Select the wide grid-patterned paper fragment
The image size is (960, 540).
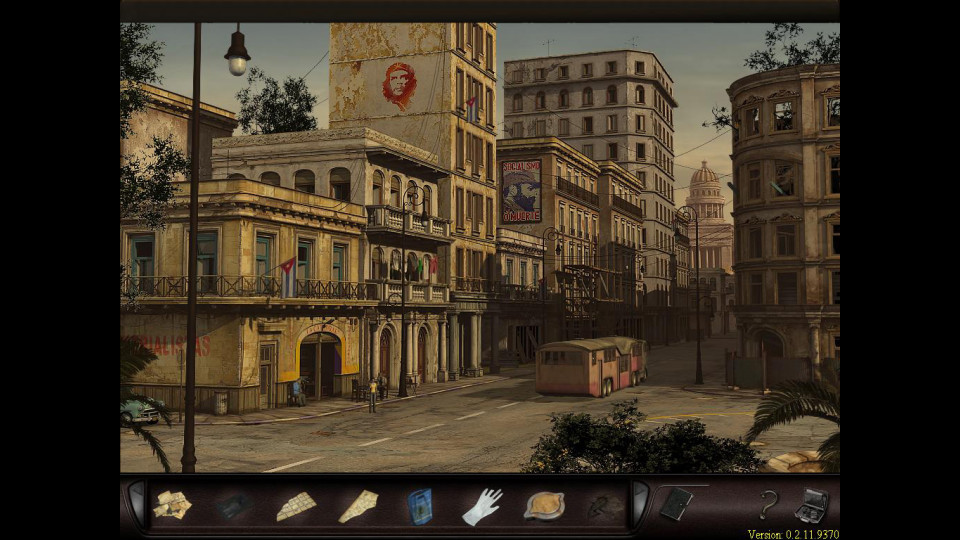coord(296,506)
